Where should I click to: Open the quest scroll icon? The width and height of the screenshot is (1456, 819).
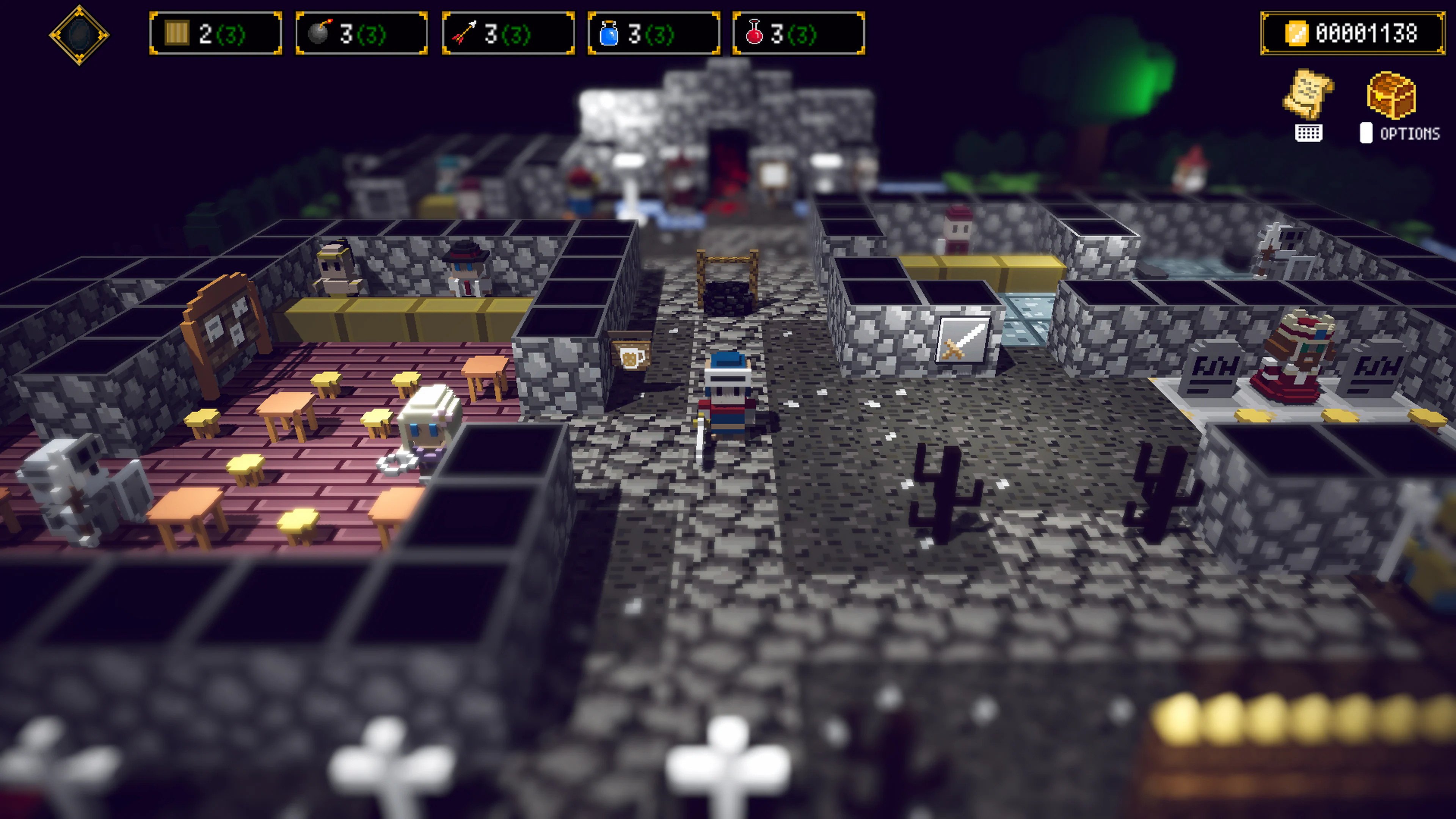pos(1307,94)
